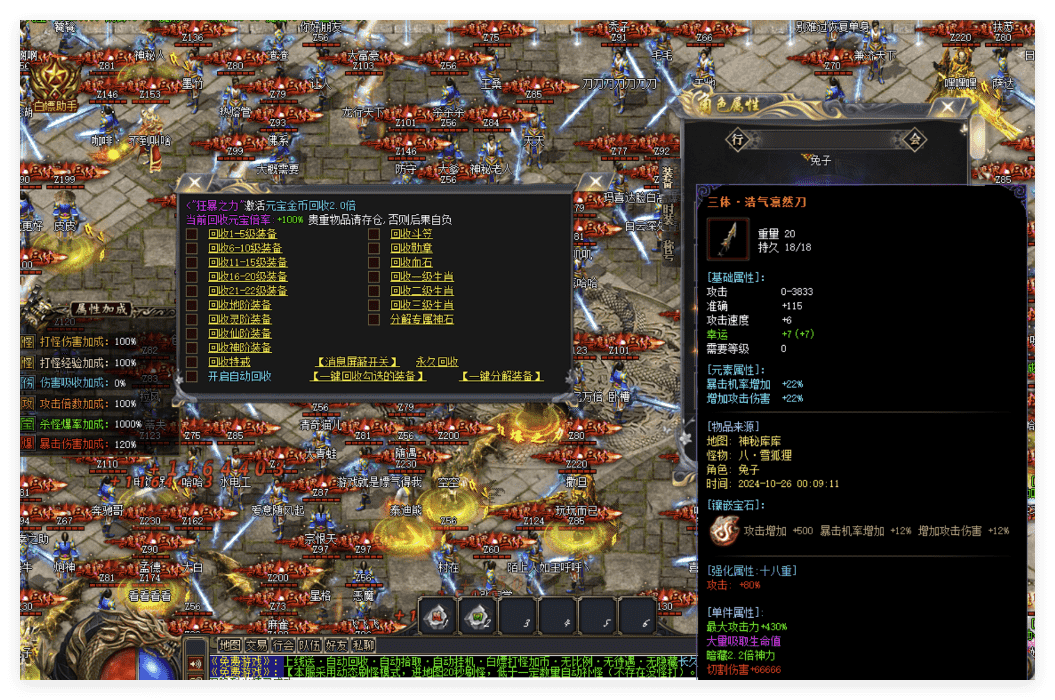Viewport: 1055px width, 700px height.
Task: Use the item in hotbar slot 1
Action: [437, 617]
